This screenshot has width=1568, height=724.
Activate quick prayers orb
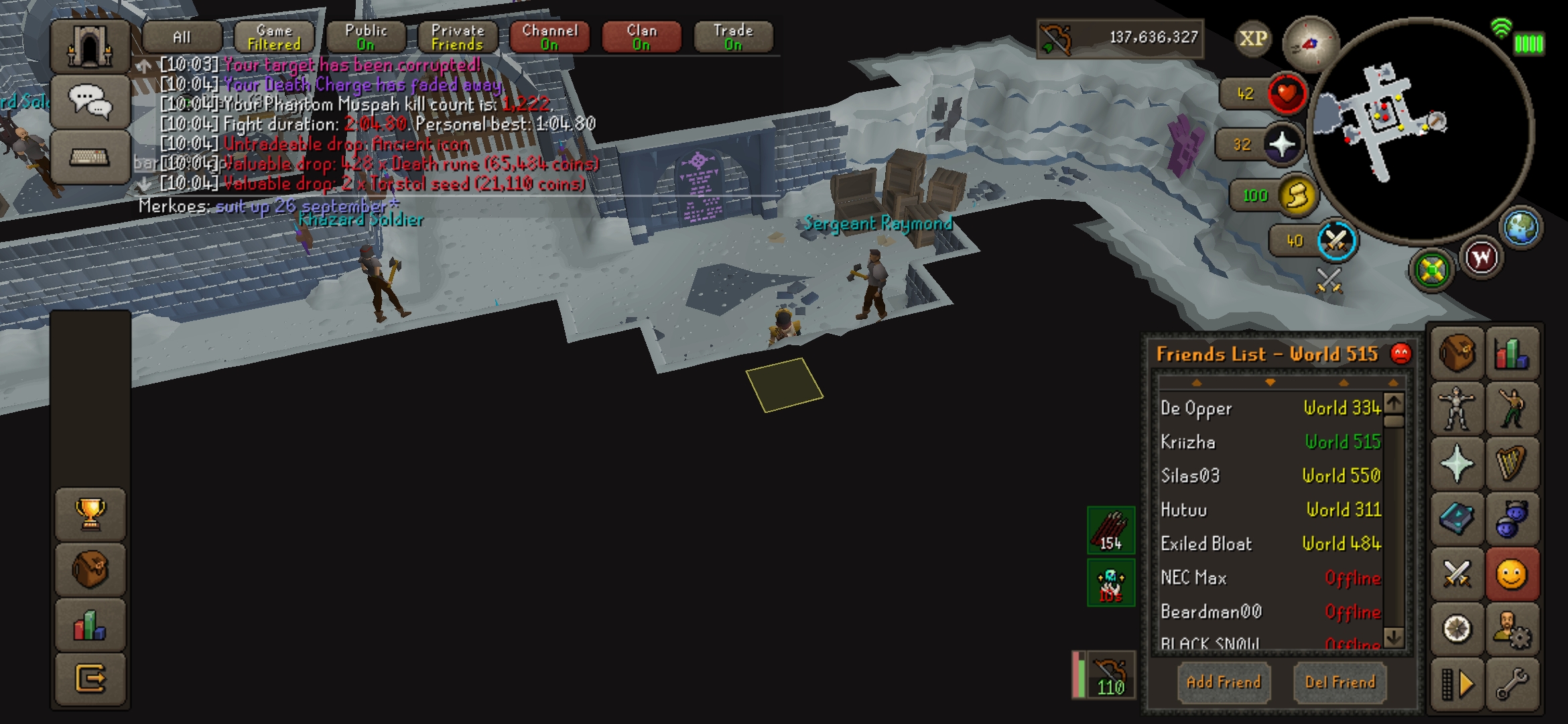pos(1283,144)
